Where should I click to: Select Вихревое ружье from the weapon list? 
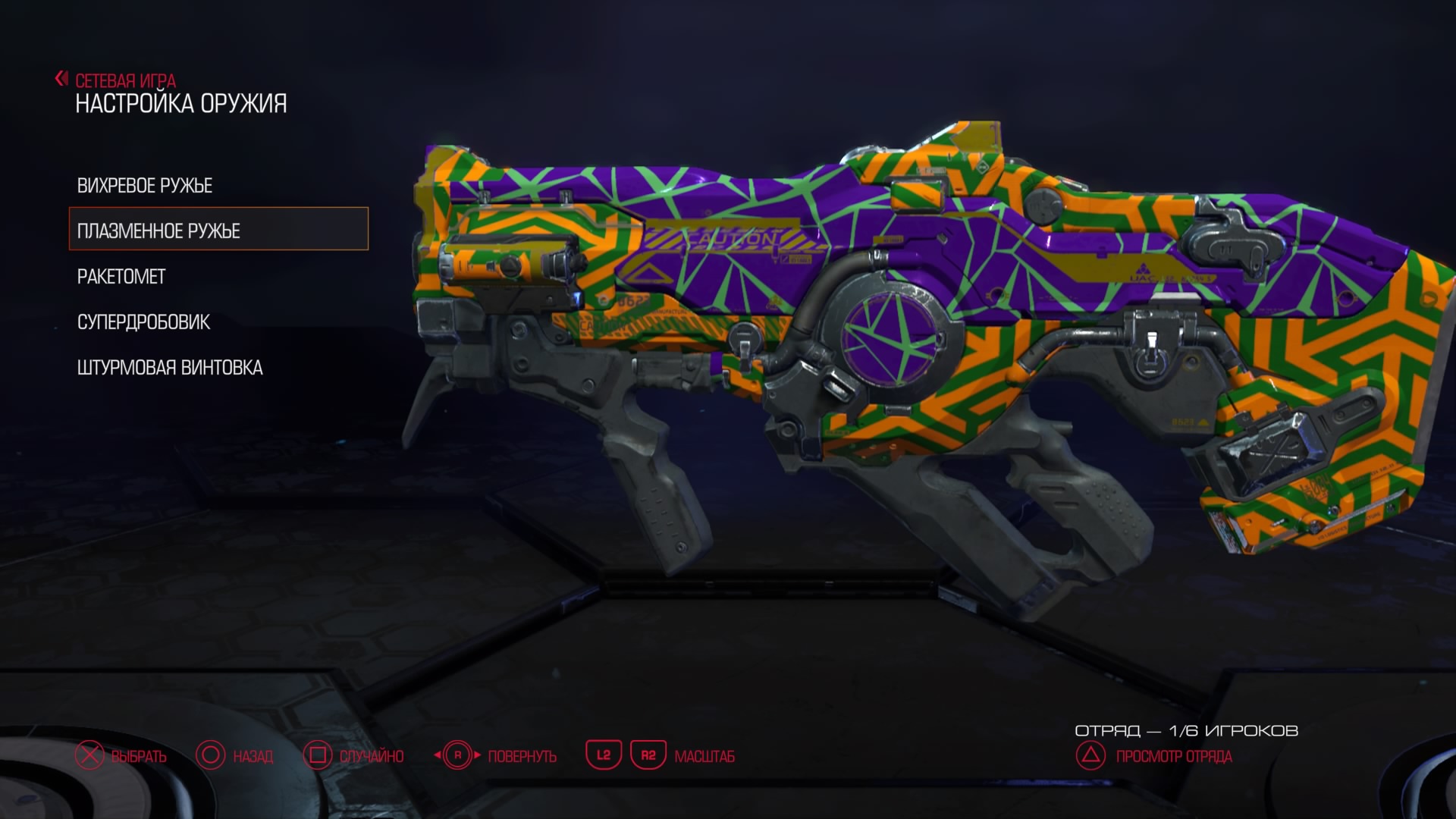point(145,186)
